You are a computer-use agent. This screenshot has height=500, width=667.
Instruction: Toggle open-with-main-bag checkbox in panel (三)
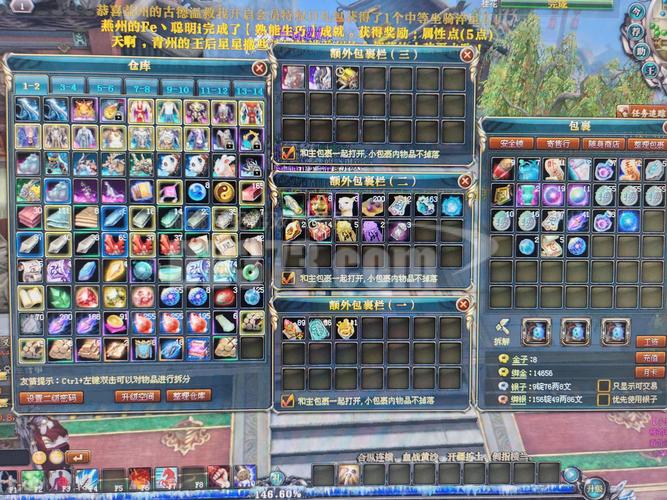(x=289, y=152)
